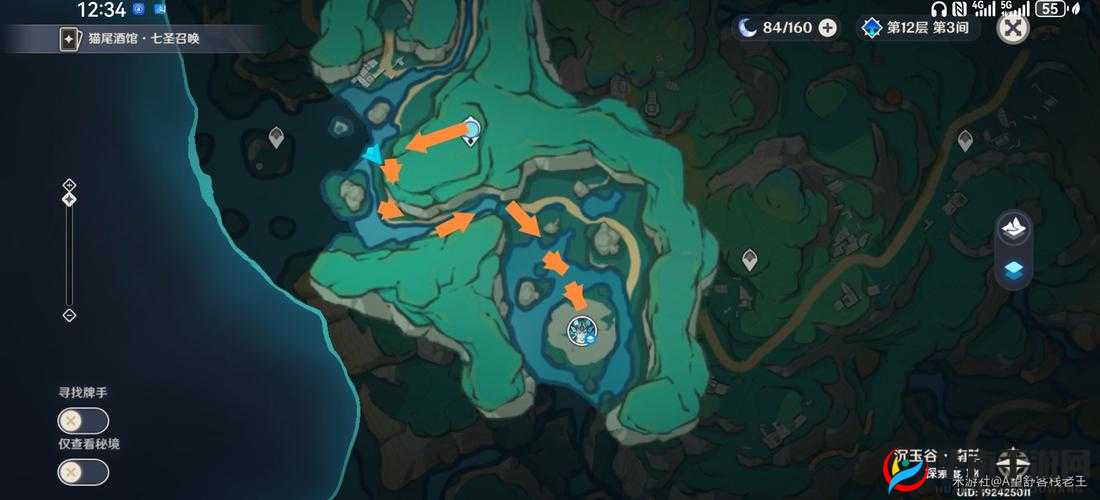Select the white mountain surface-layer button

1014,227
